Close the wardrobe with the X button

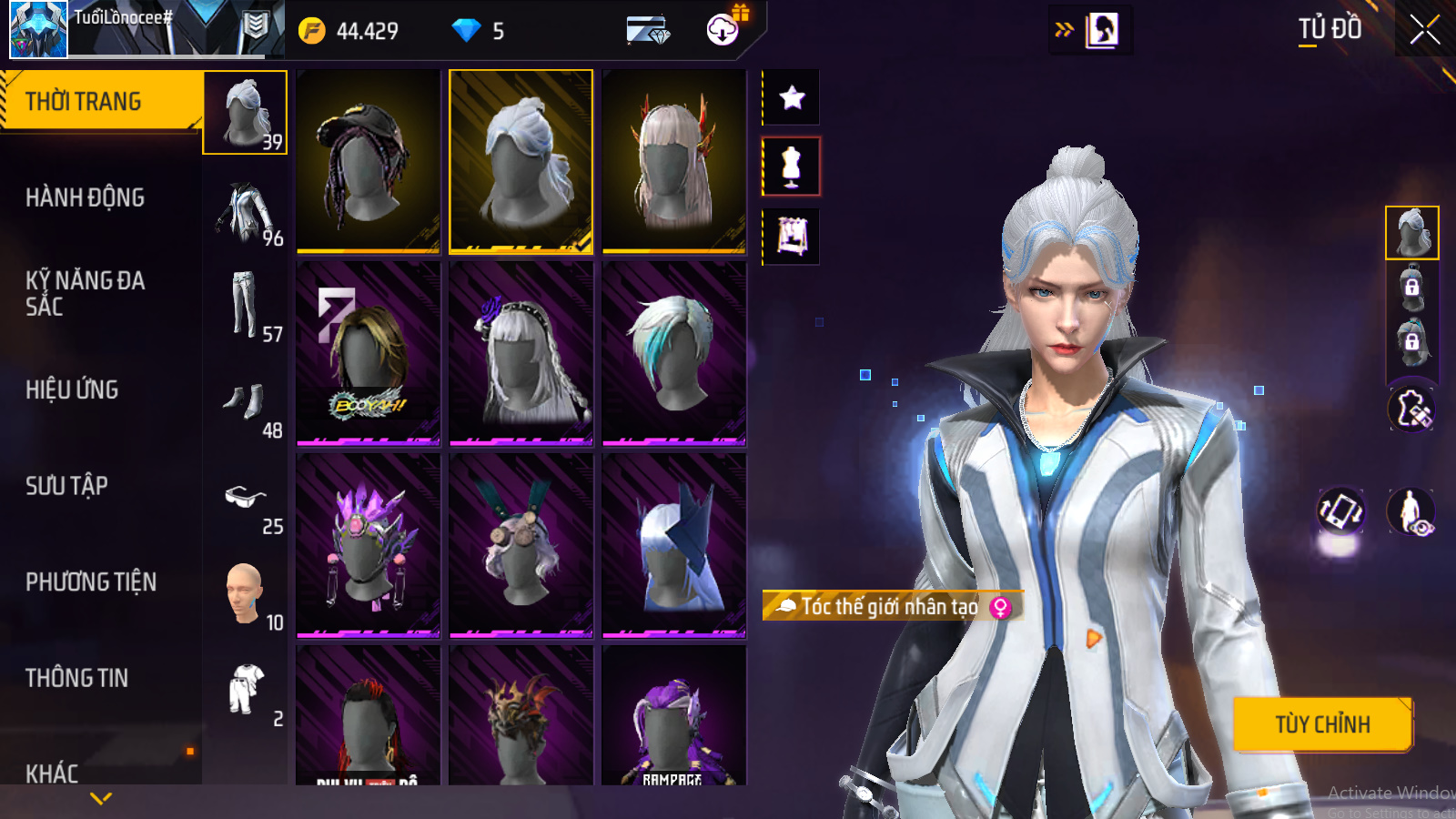click(x=1424, y=30)
